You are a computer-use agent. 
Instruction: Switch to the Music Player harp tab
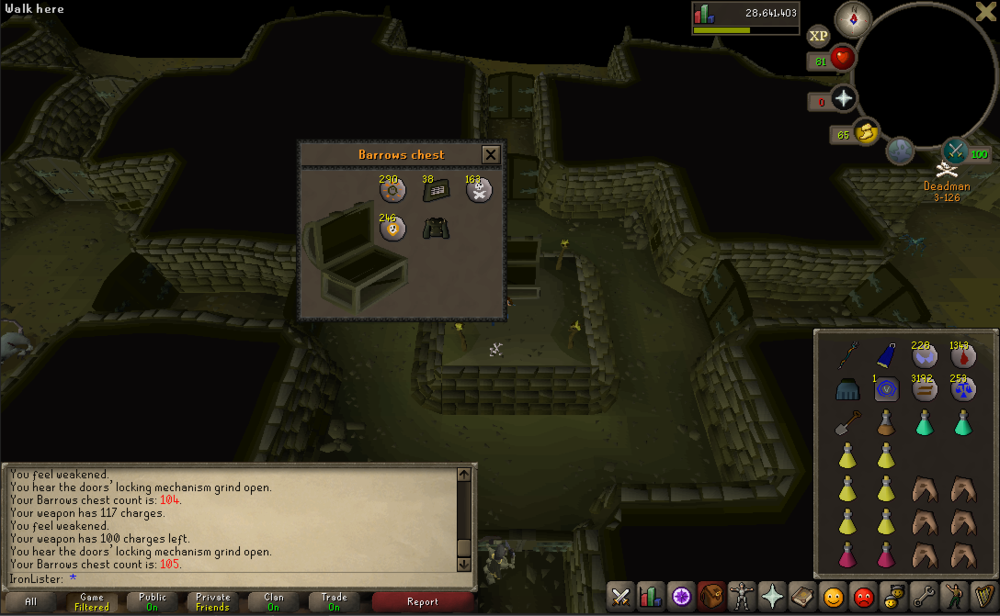[985, 597]
